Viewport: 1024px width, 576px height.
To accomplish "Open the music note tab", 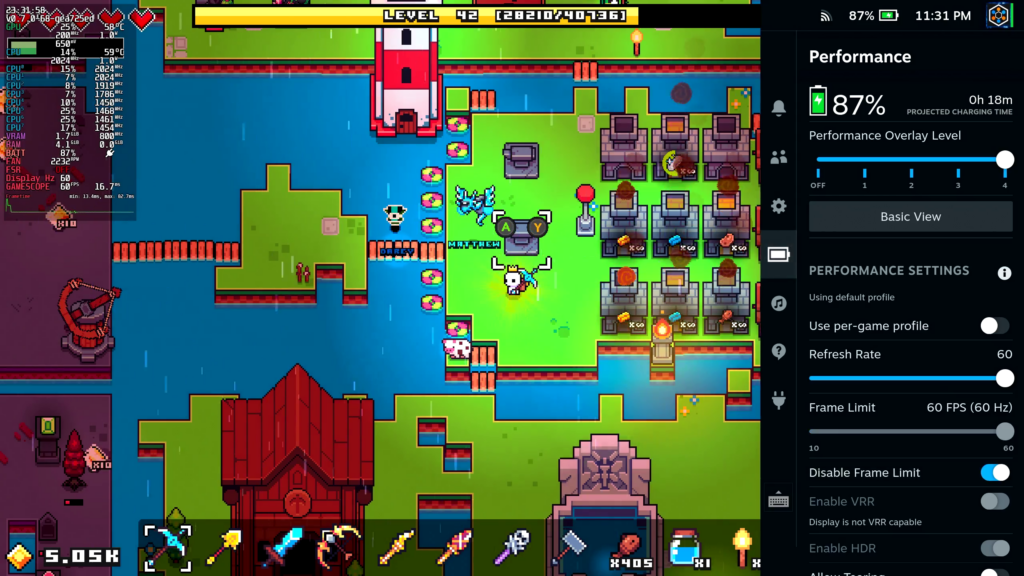I will pyautogui.click(x=779, y=303).
